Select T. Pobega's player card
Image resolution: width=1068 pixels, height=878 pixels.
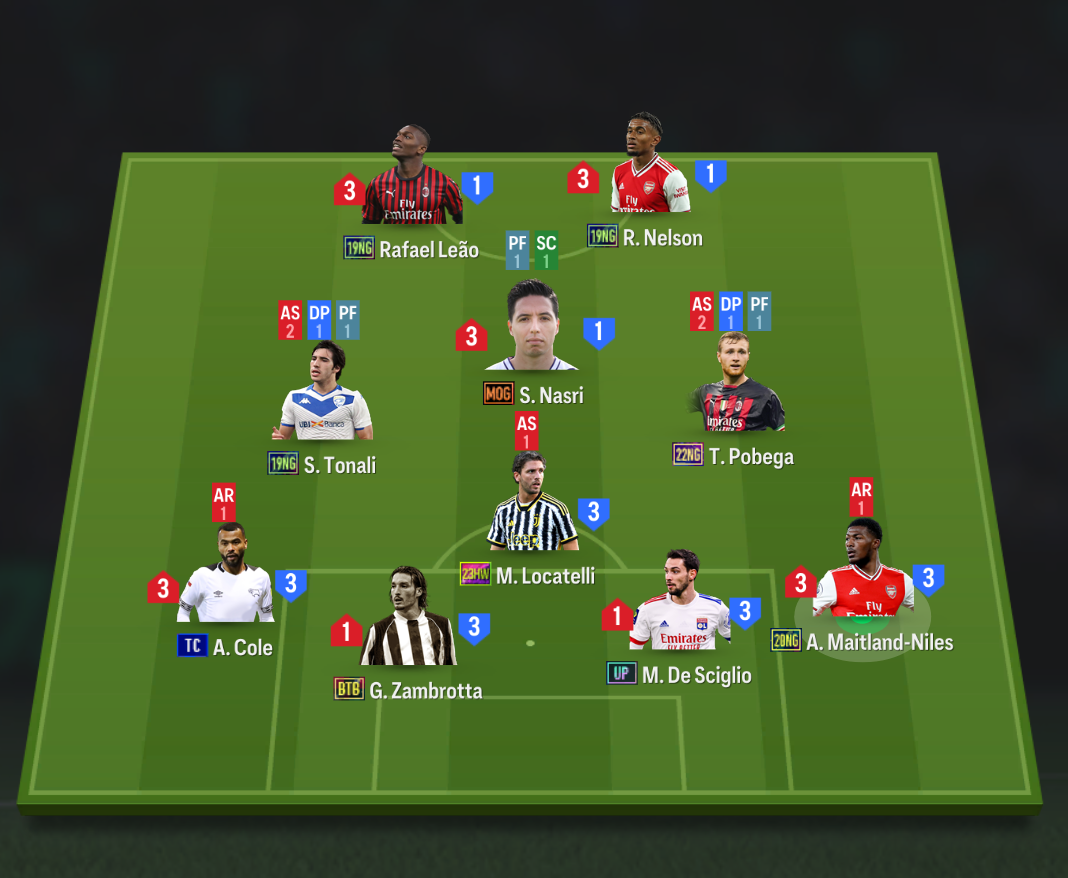(x=736, y=388)
